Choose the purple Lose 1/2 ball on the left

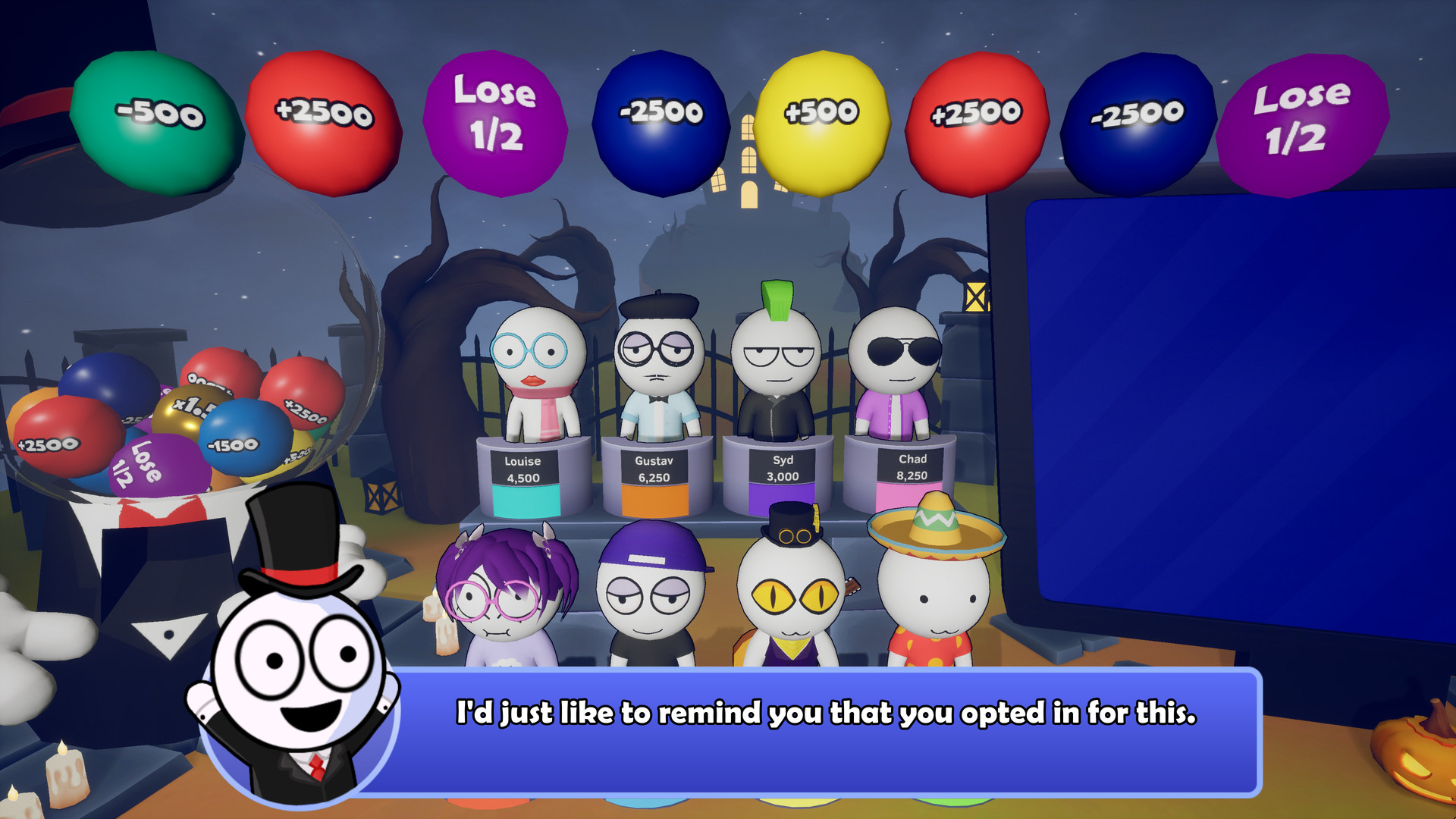tap(493, 121)
